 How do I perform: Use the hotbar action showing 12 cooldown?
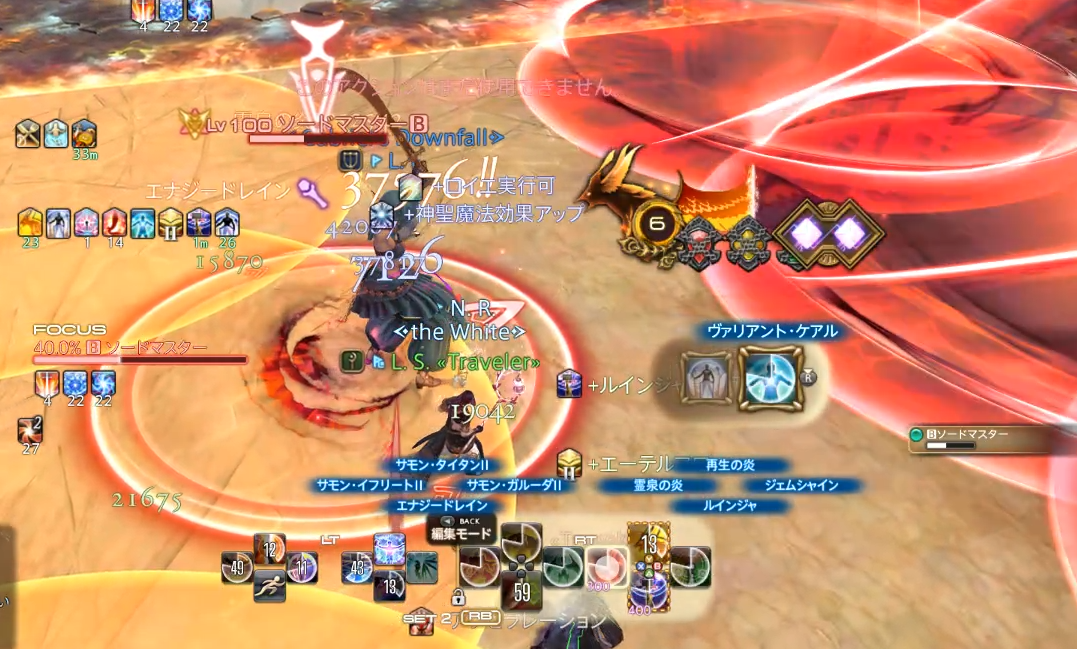(270, 549)
